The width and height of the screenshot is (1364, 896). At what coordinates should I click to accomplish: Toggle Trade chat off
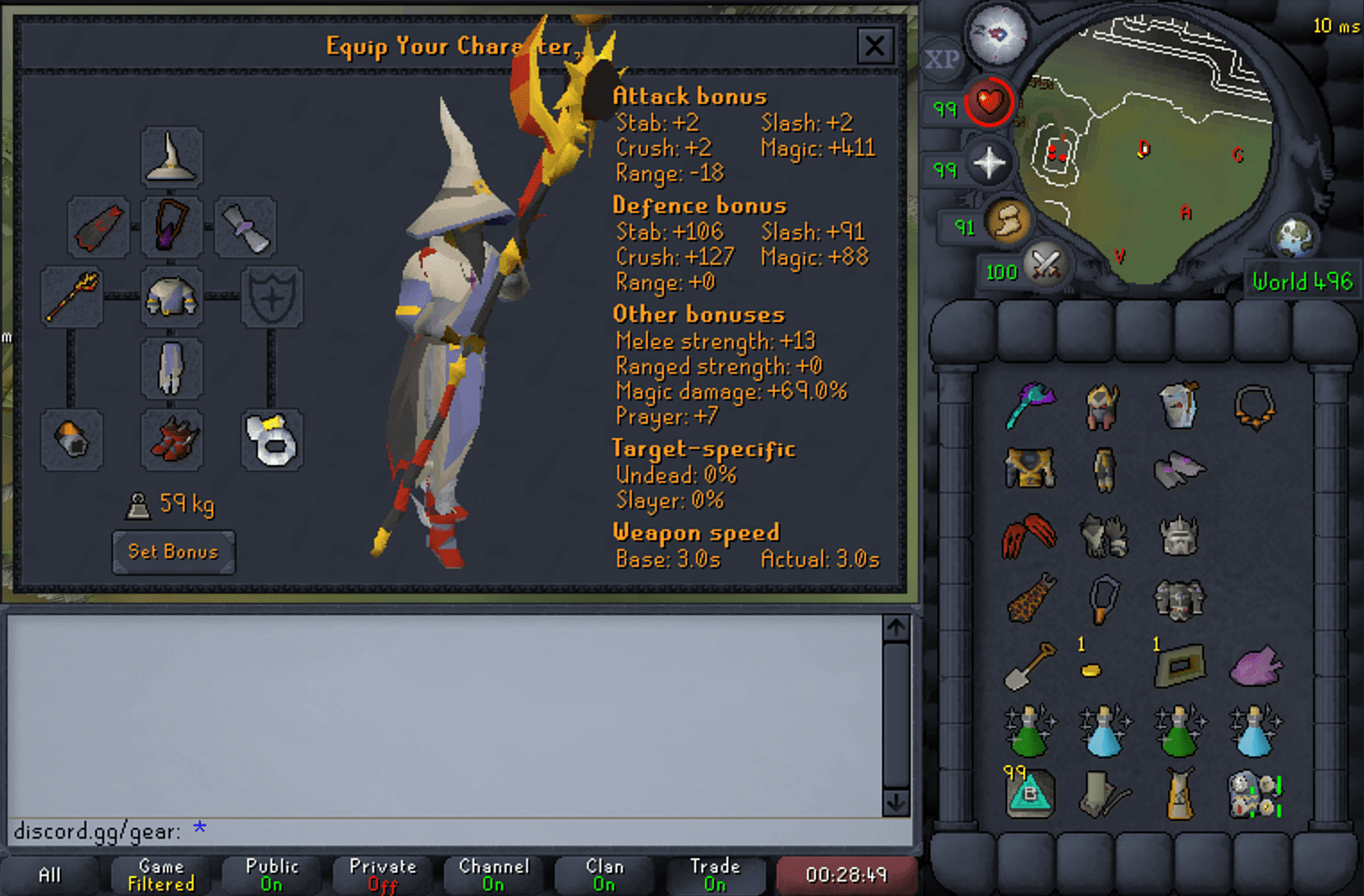coord(714,873)
